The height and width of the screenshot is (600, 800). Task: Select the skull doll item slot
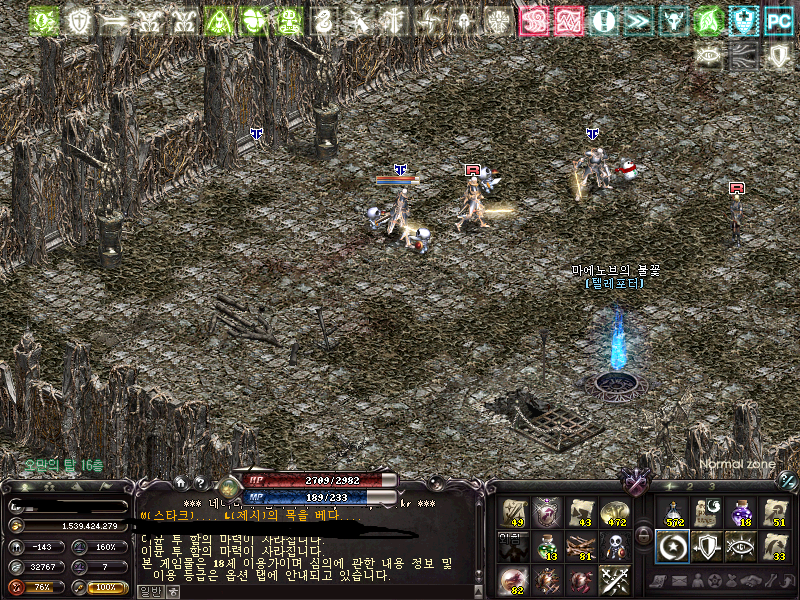(x=613, y=546)
